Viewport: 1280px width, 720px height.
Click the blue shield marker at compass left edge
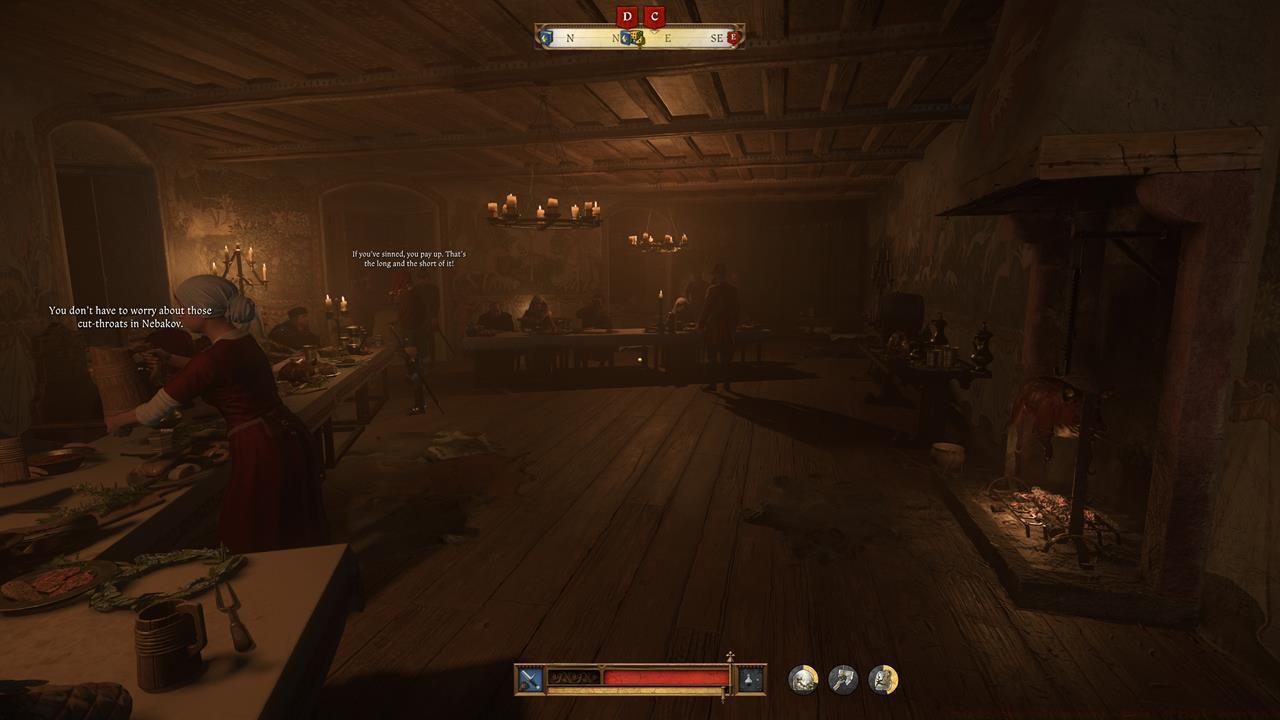tap(545, 38)
